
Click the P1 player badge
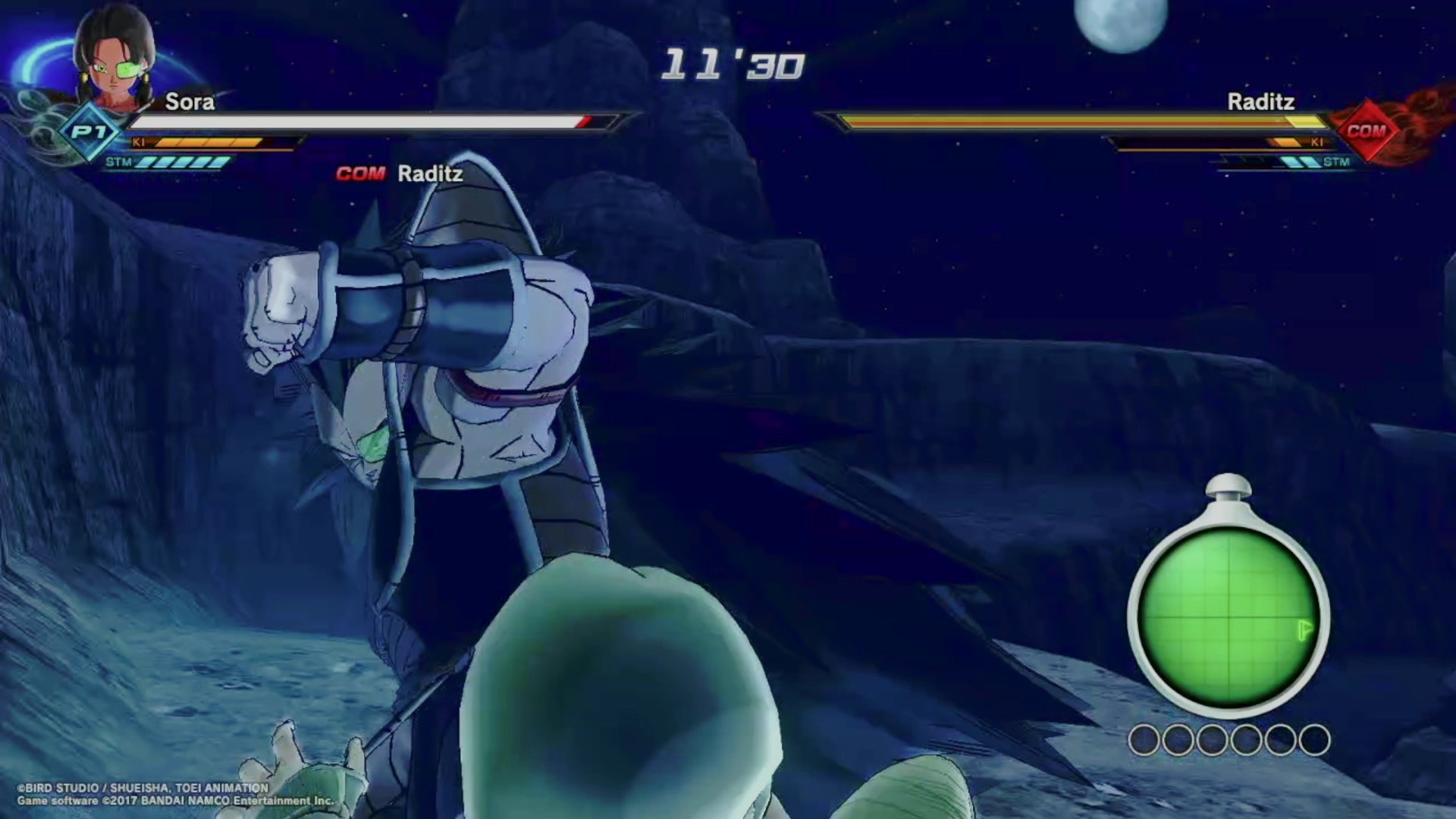tap(89, 132)
